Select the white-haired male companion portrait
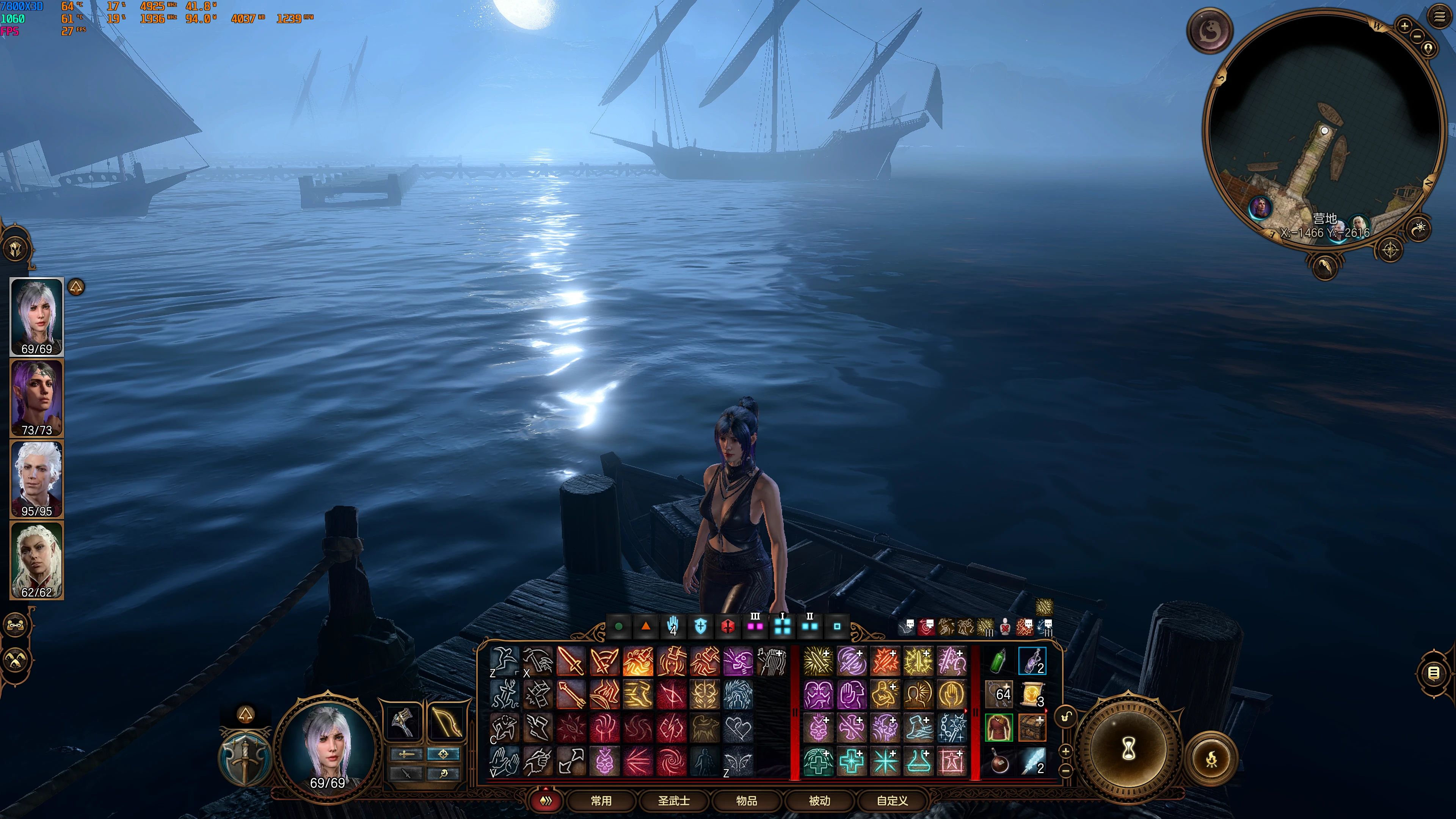1456x819 pixels. [x=37, y=479]
